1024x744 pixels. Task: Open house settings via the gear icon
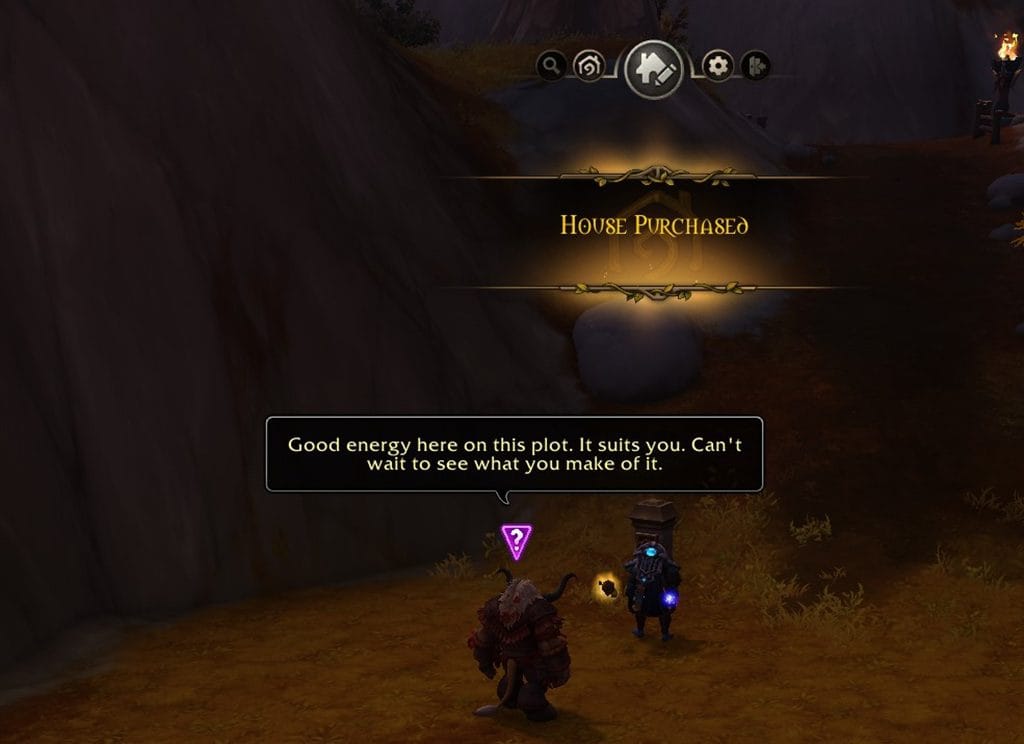point(717,67)
